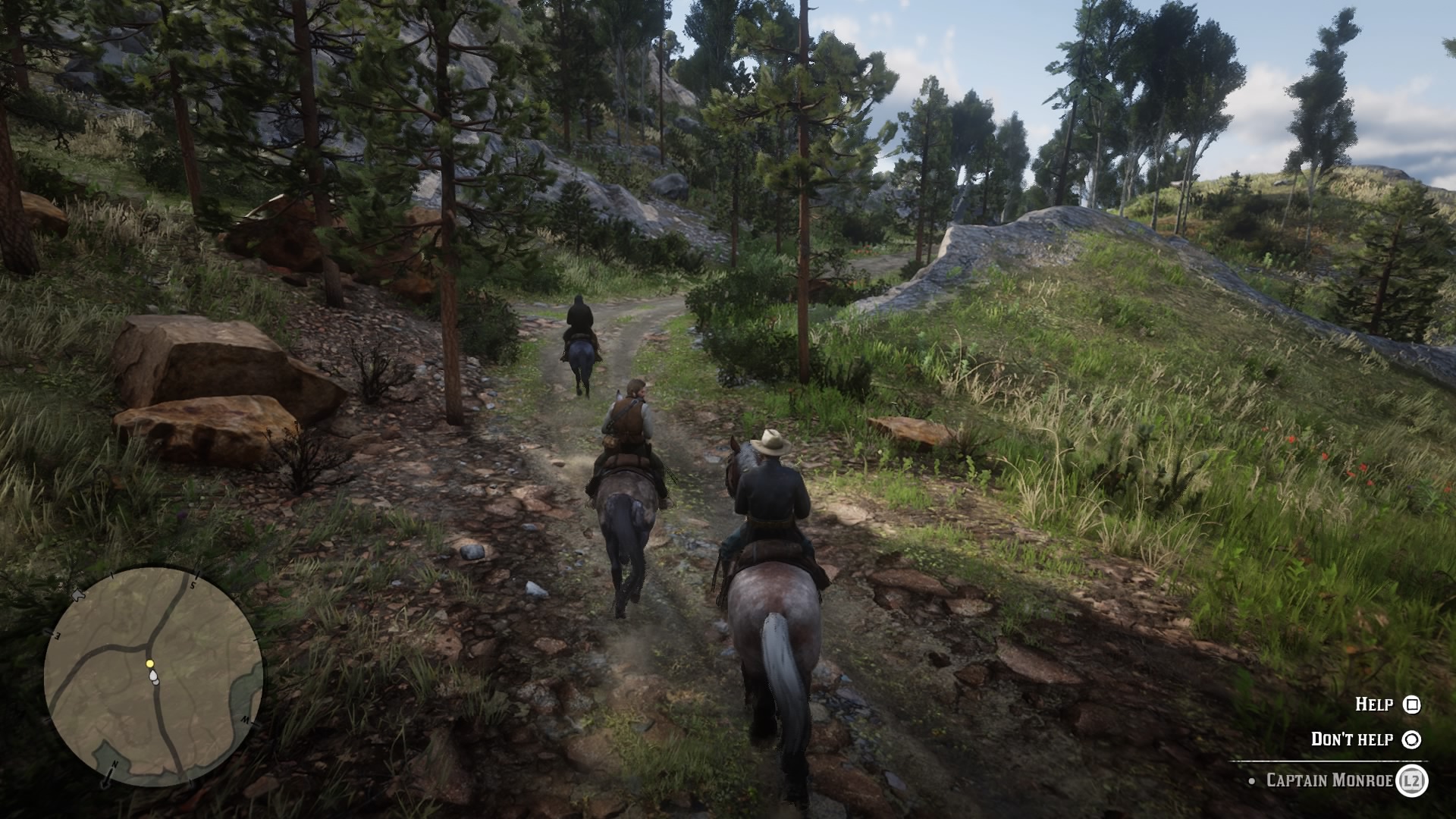The width and height of the screenshot is (1456, 819).
Task: Click the gray landmark icon near the minimap's top-left edge
Action: [x=77, y=595]
